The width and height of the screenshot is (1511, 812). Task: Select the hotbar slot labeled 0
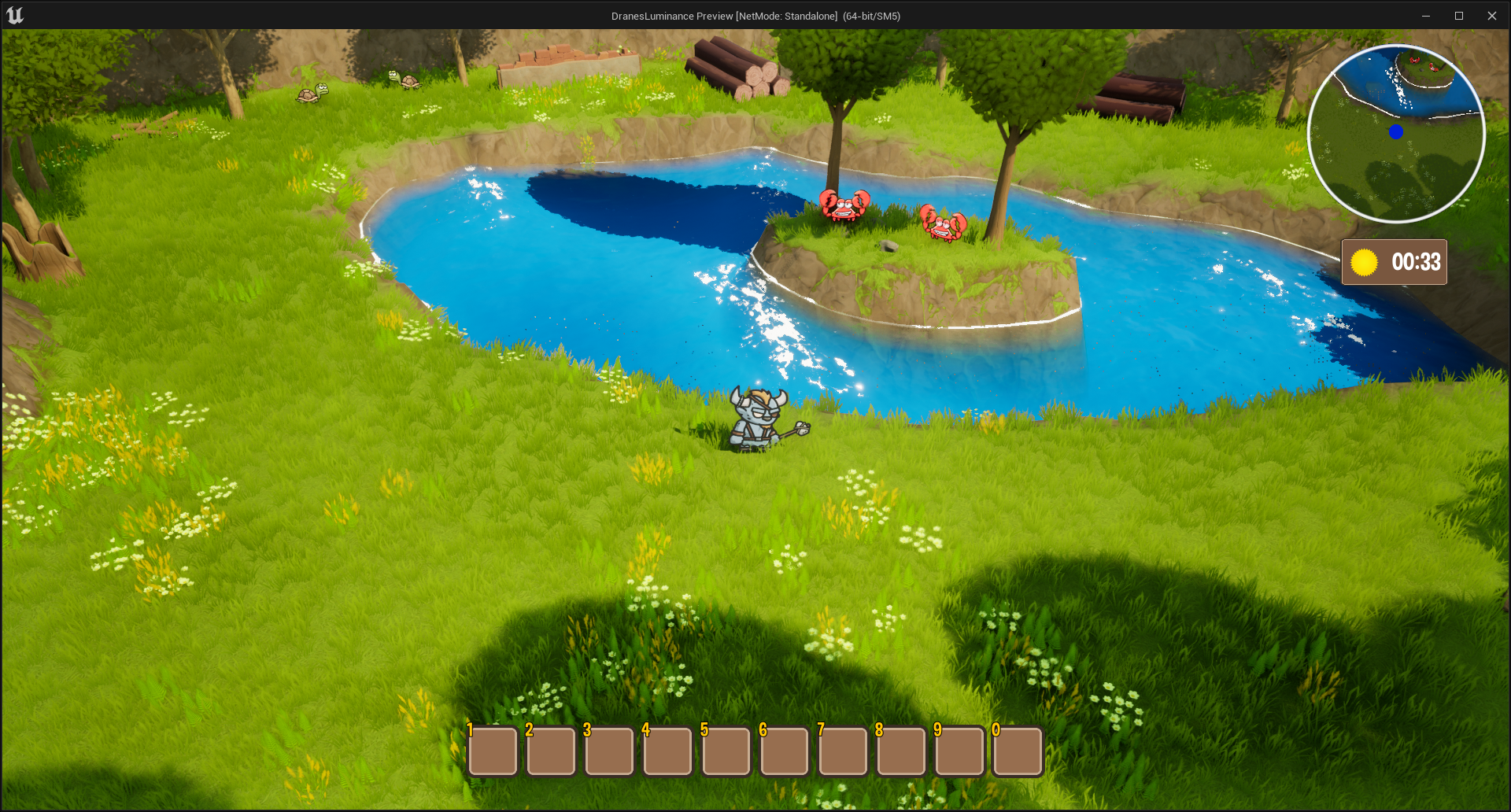tap(1018, 751)
